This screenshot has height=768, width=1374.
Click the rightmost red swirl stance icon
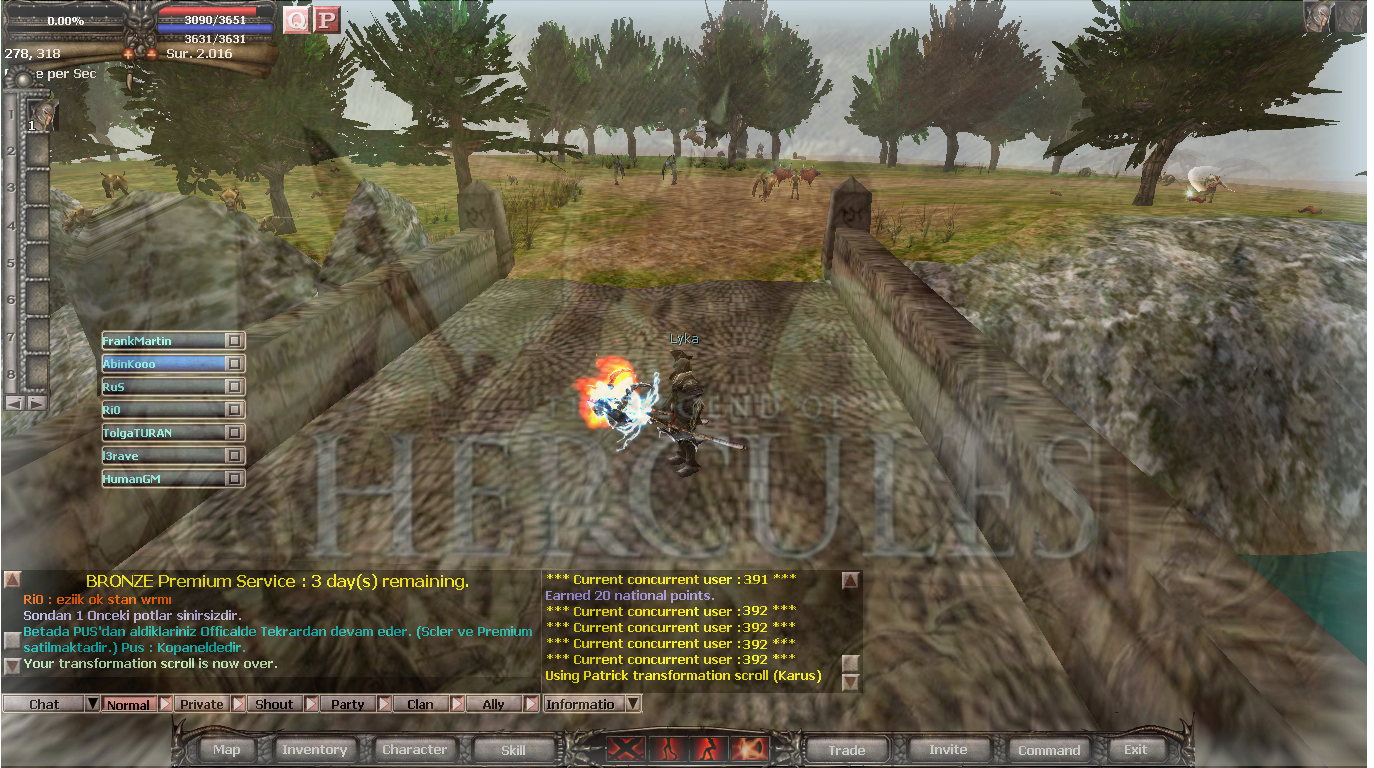[x=751, y=748]
